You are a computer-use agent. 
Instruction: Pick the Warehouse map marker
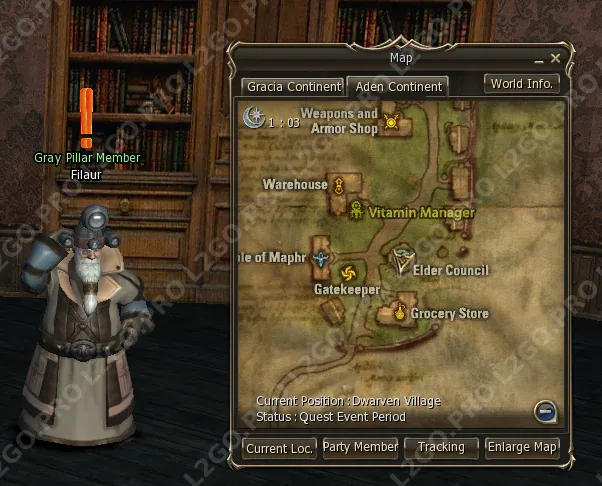339,185
